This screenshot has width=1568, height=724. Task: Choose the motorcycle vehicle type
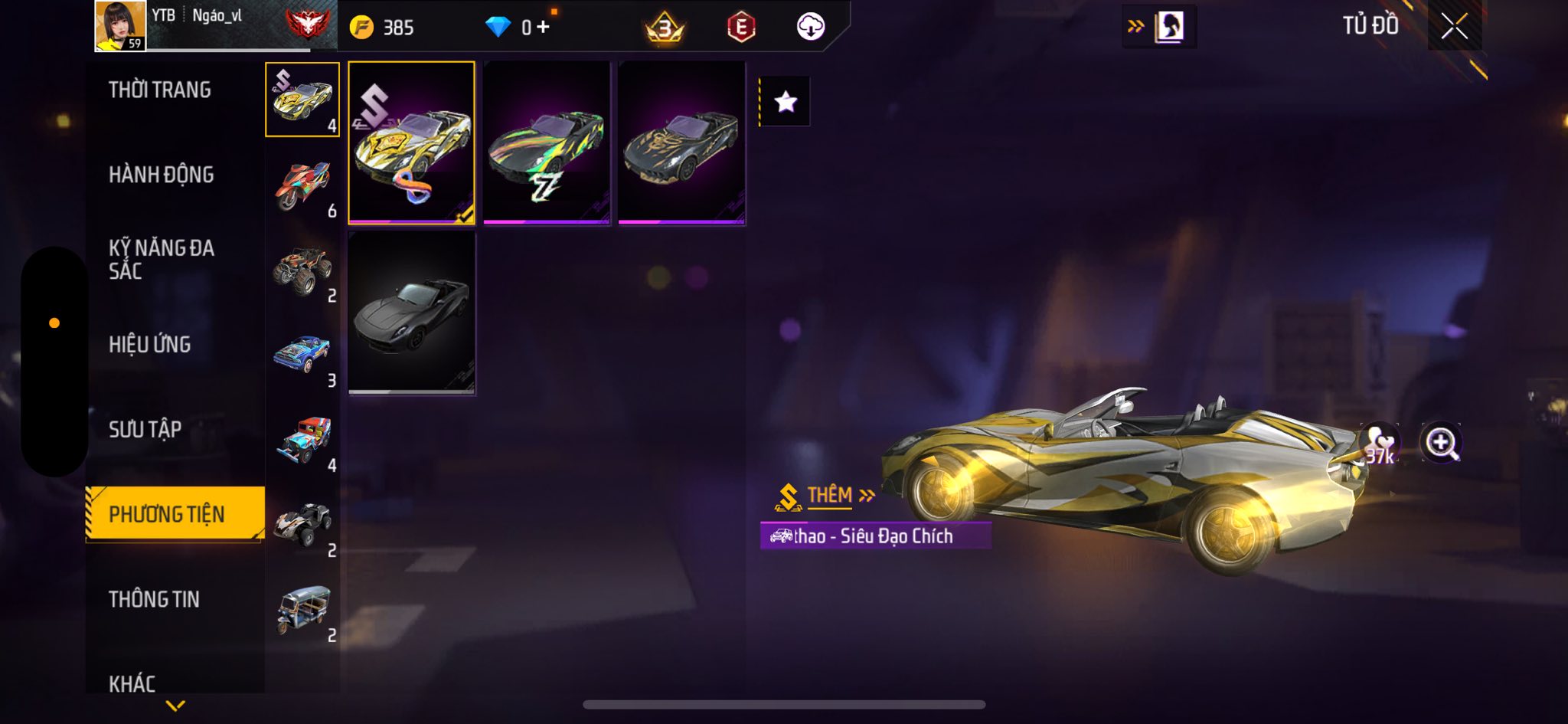coord(303,186)
